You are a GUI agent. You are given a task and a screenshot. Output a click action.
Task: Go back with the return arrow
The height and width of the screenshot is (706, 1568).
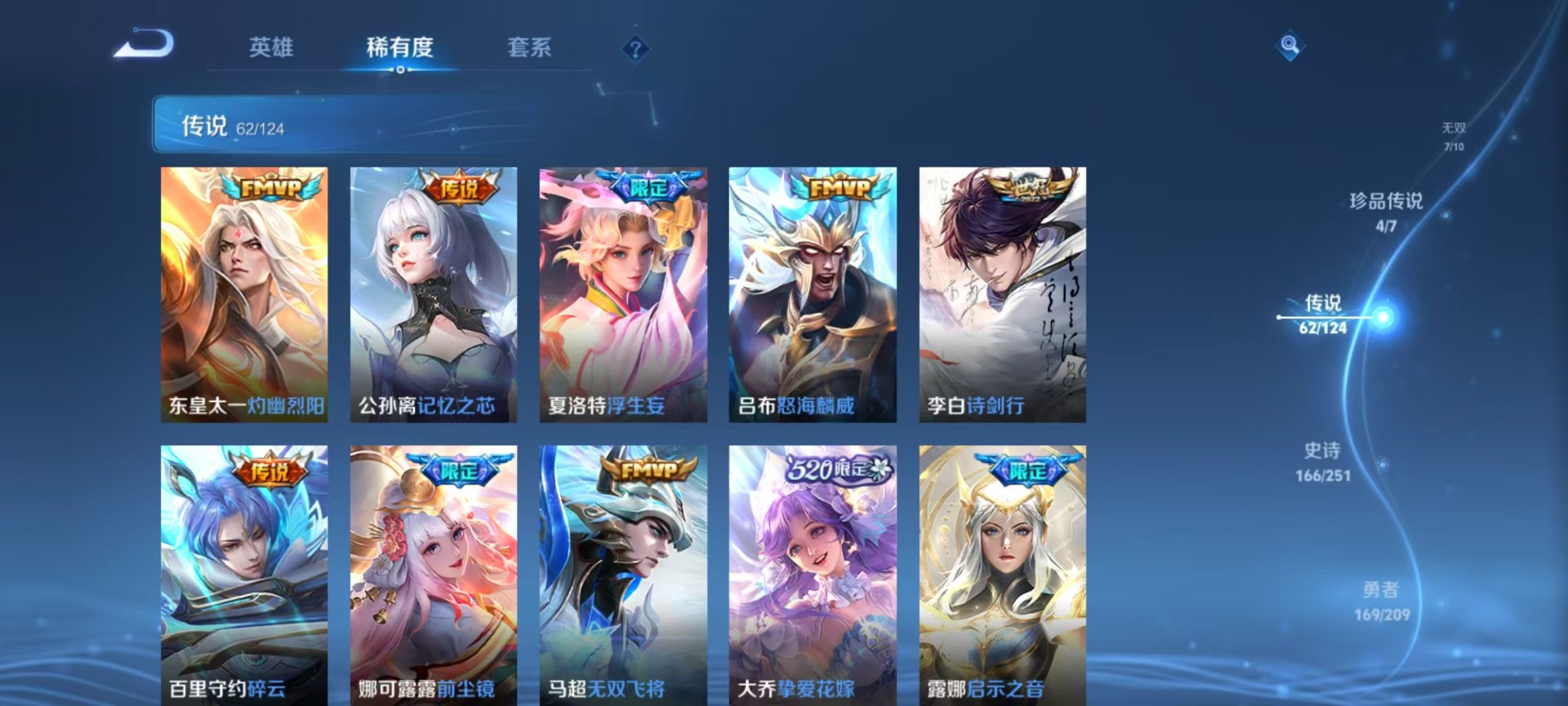(144, 44)
